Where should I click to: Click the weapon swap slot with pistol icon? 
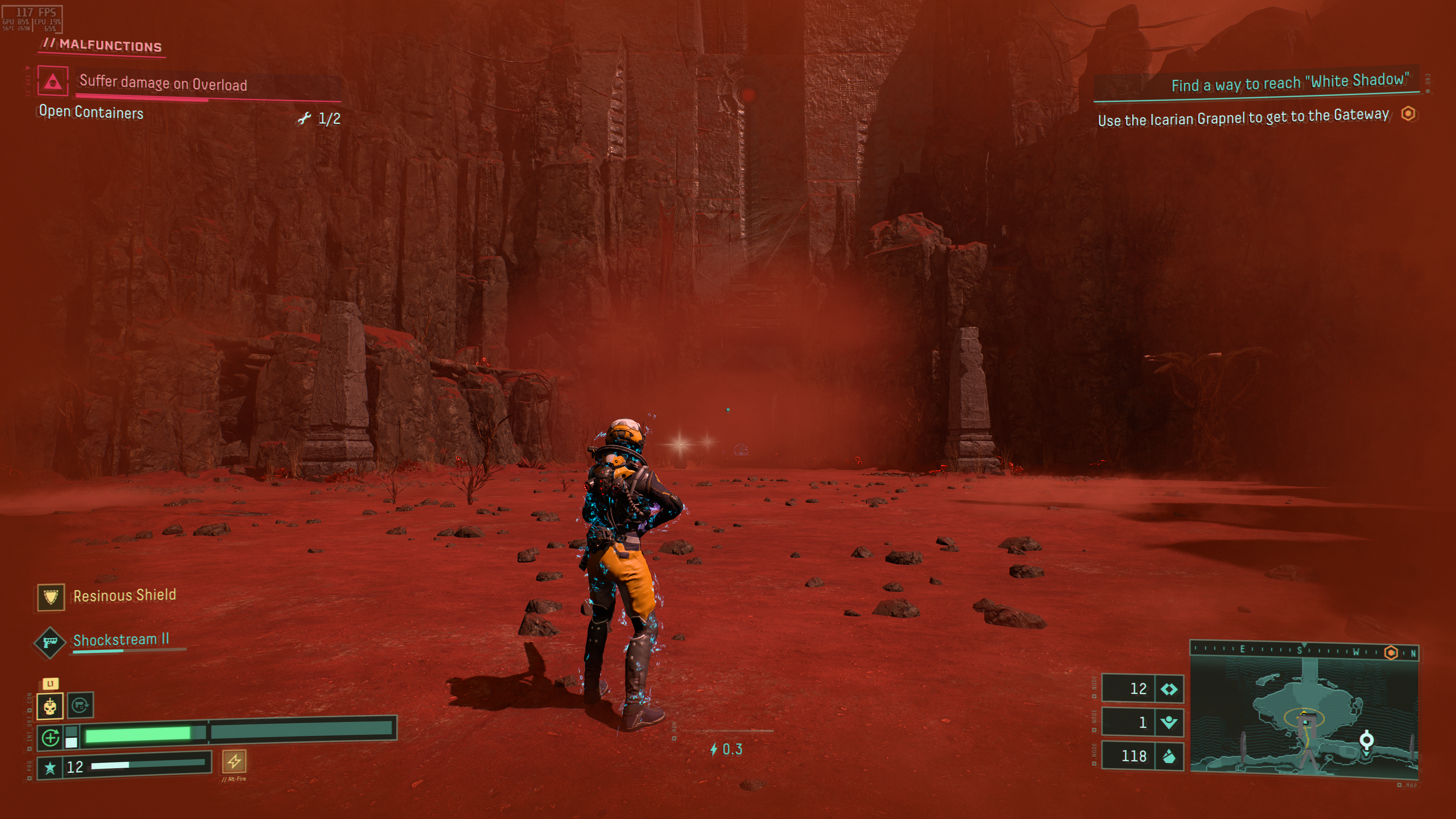pos(80,705)
